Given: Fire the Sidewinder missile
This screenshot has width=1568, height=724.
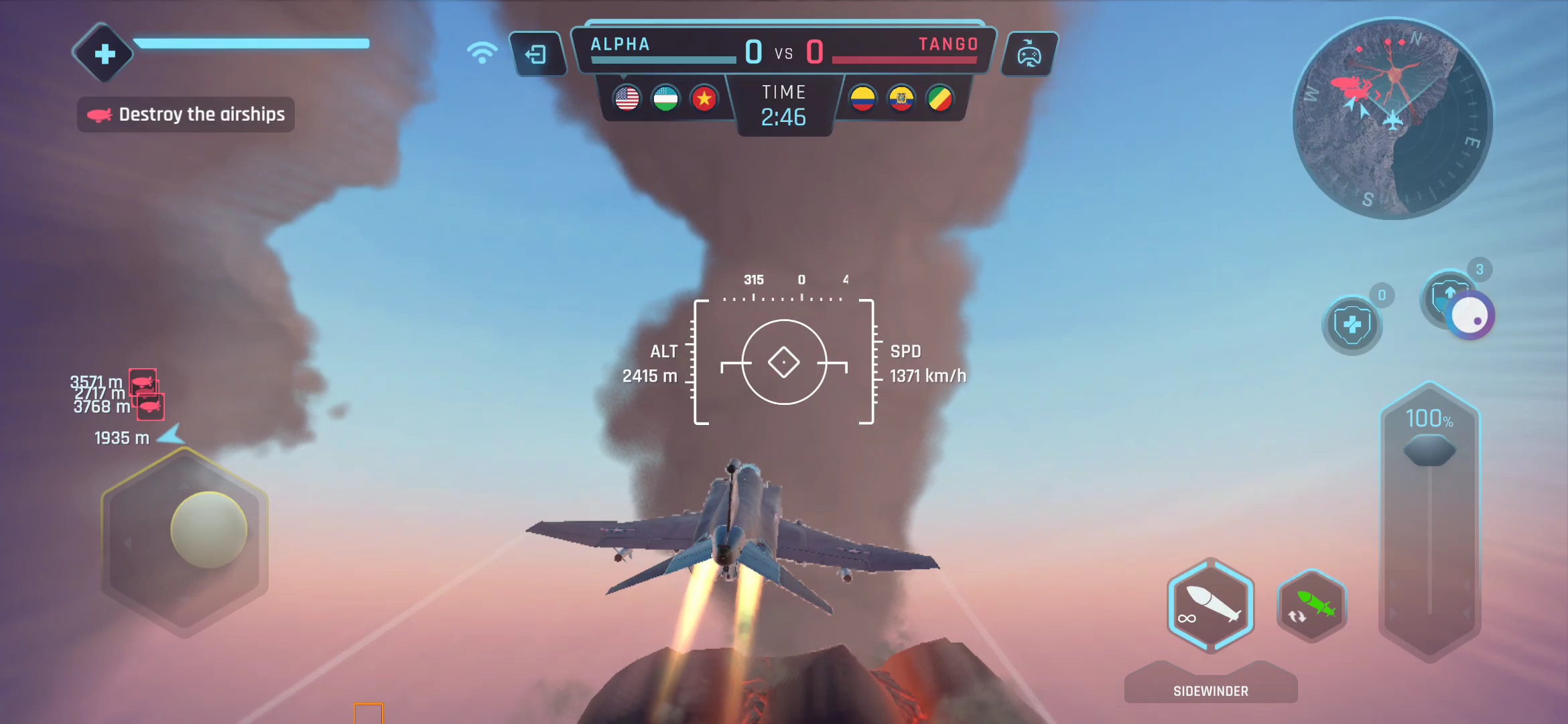Looking at the screenshot, I should tap(1210, 605).
